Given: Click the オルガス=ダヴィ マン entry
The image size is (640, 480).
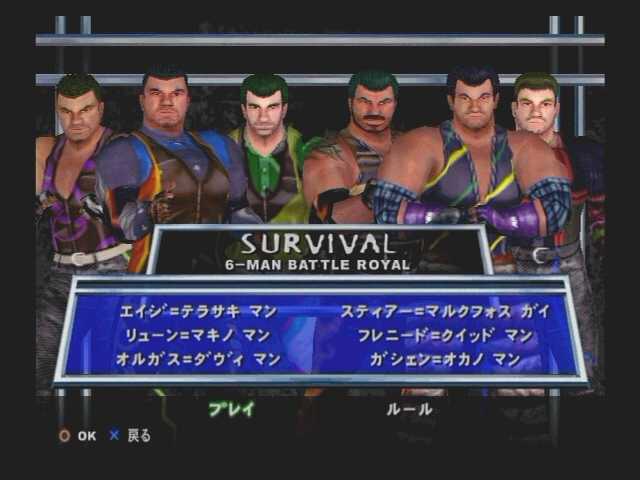Looking at the screenshot, I should click(199, 359).
